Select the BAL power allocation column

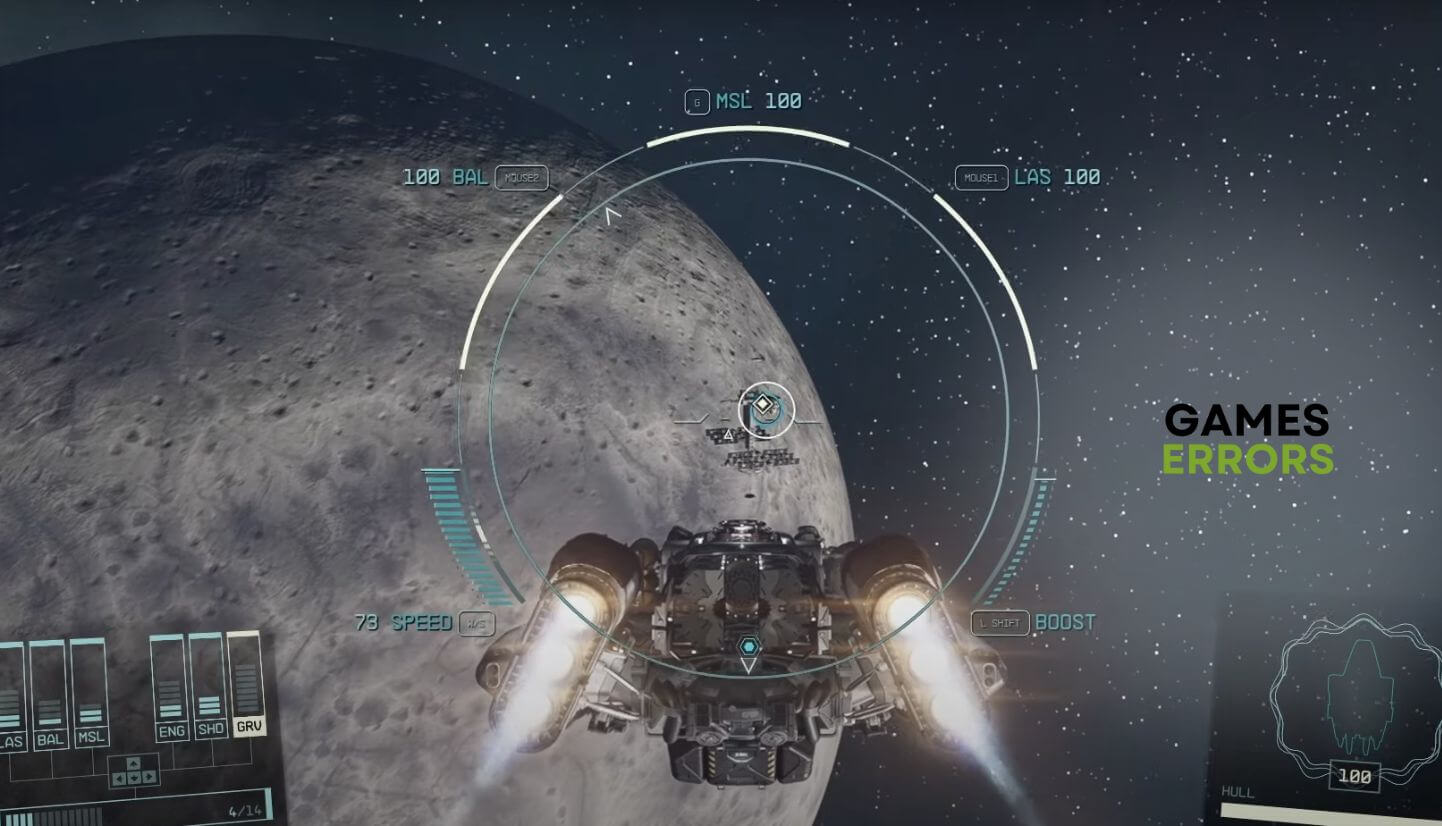(48, 692)
